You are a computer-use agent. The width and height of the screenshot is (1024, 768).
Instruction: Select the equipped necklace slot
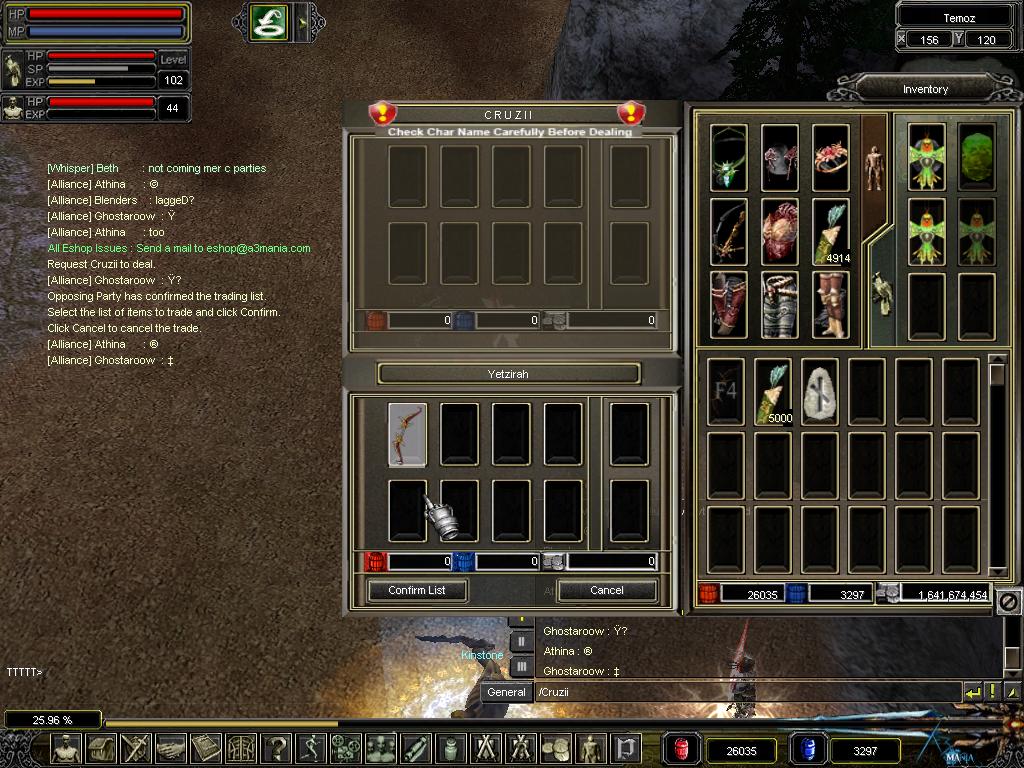point(729,157)
